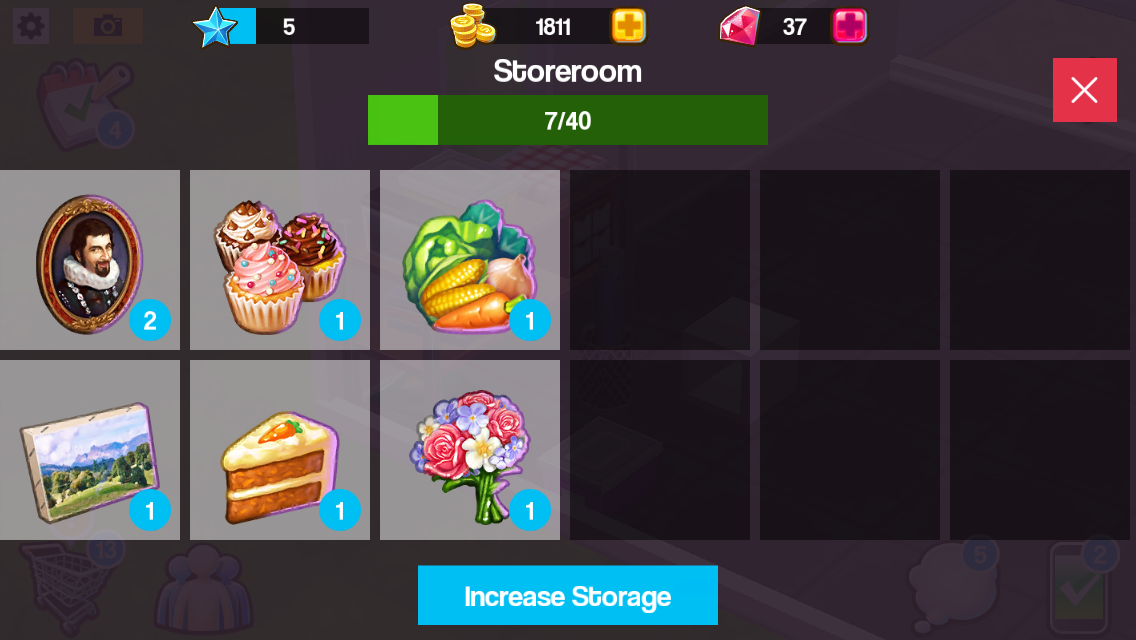This screenshot has width=1136, height=640.
Task: Pick the landscape painting item
Action: tap(89, 450)
